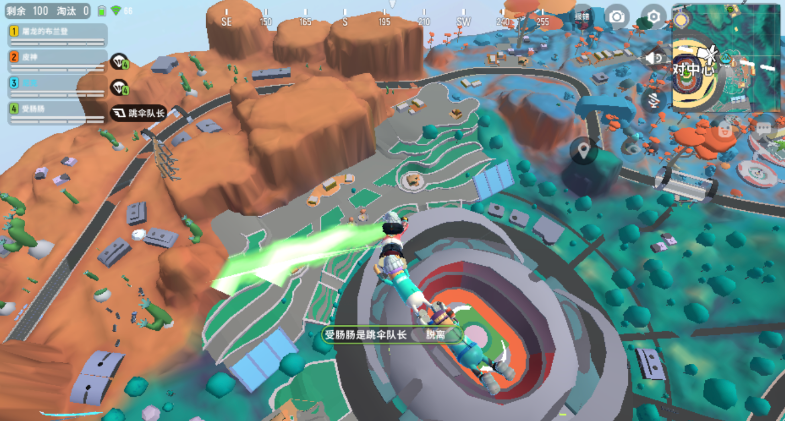Open the settings gear icon
The height and width of the screenshot is (421, 785).
pos(653,16)
